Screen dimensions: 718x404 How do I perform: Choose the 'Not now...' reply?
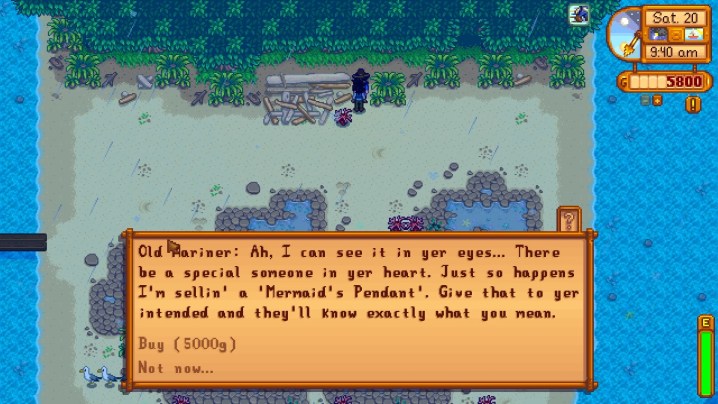pyautogui.click(x=176, y=368)
